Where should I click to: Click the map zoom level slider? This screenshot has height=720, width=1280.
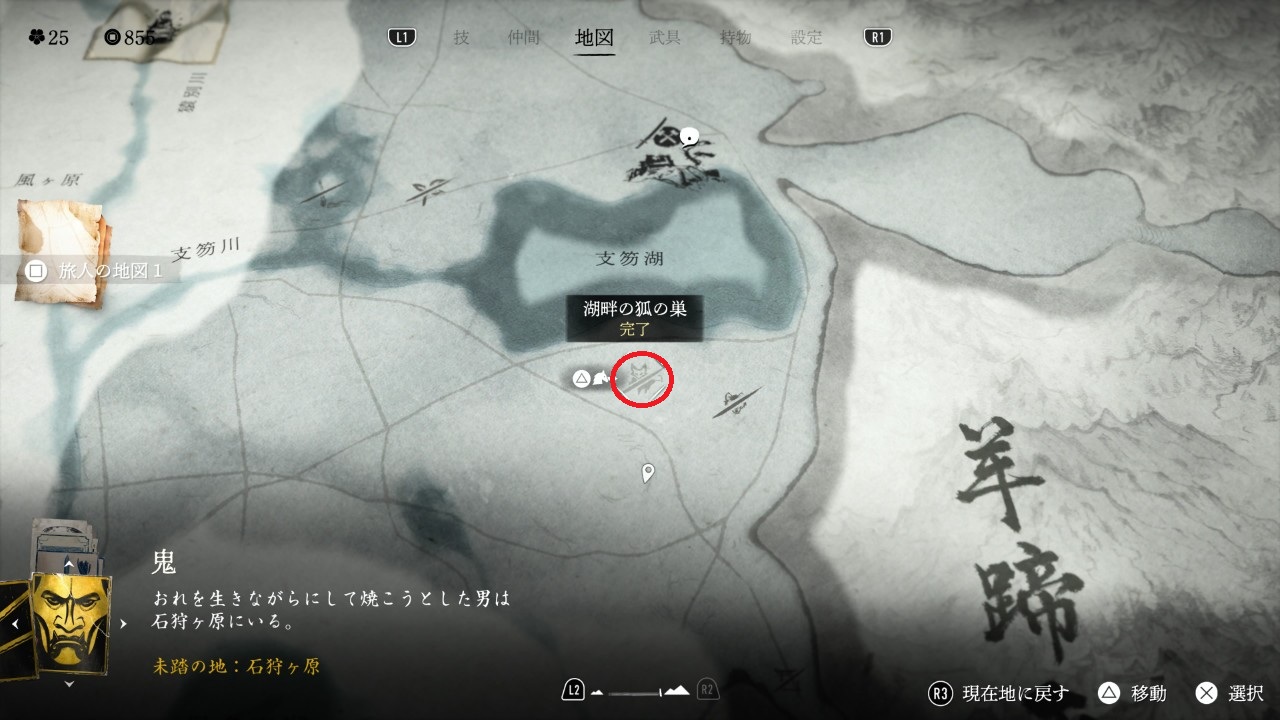point(640,691)
